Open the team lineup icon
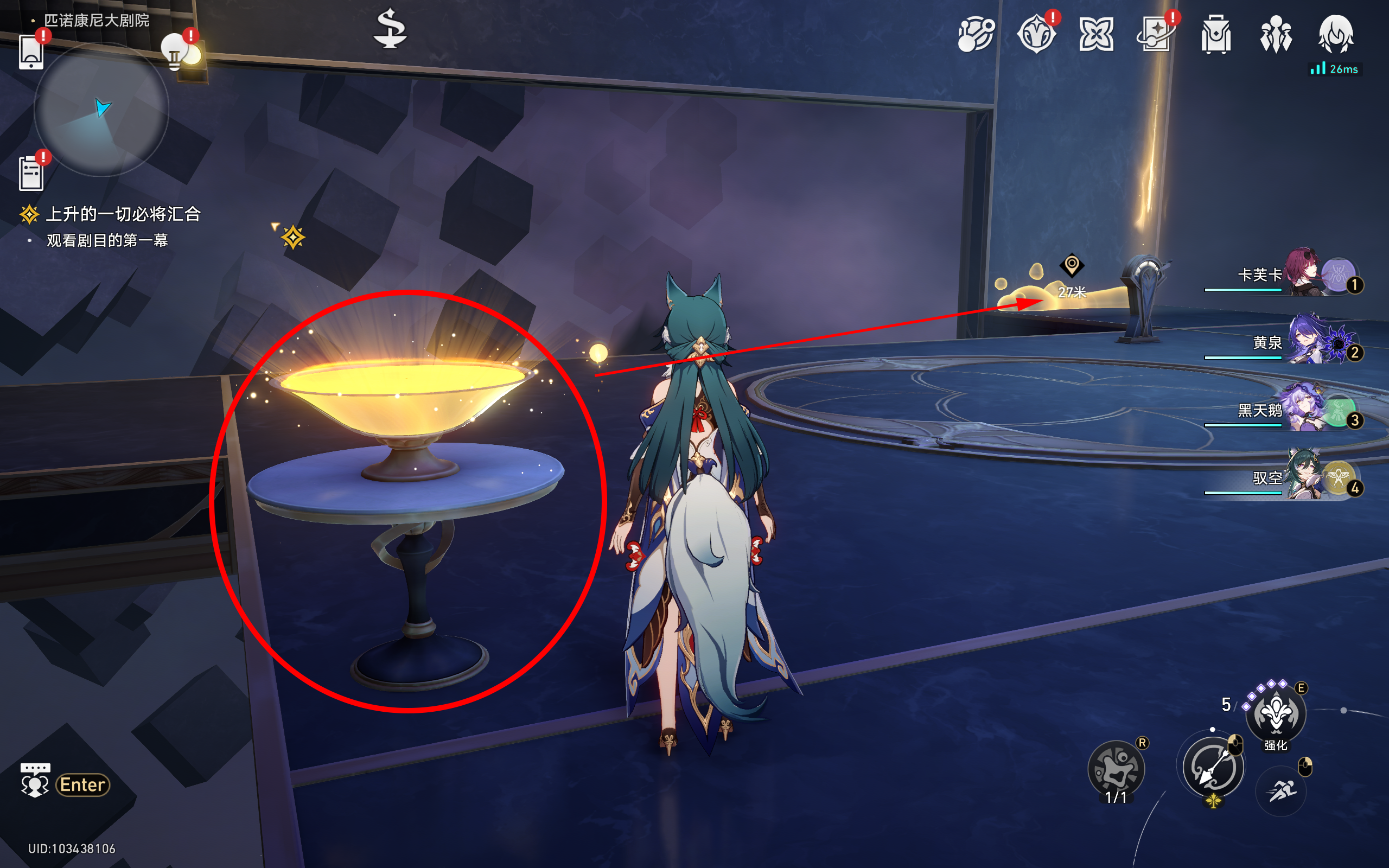This screenshot has height=868, width=1389. [x=1276, y=34]
